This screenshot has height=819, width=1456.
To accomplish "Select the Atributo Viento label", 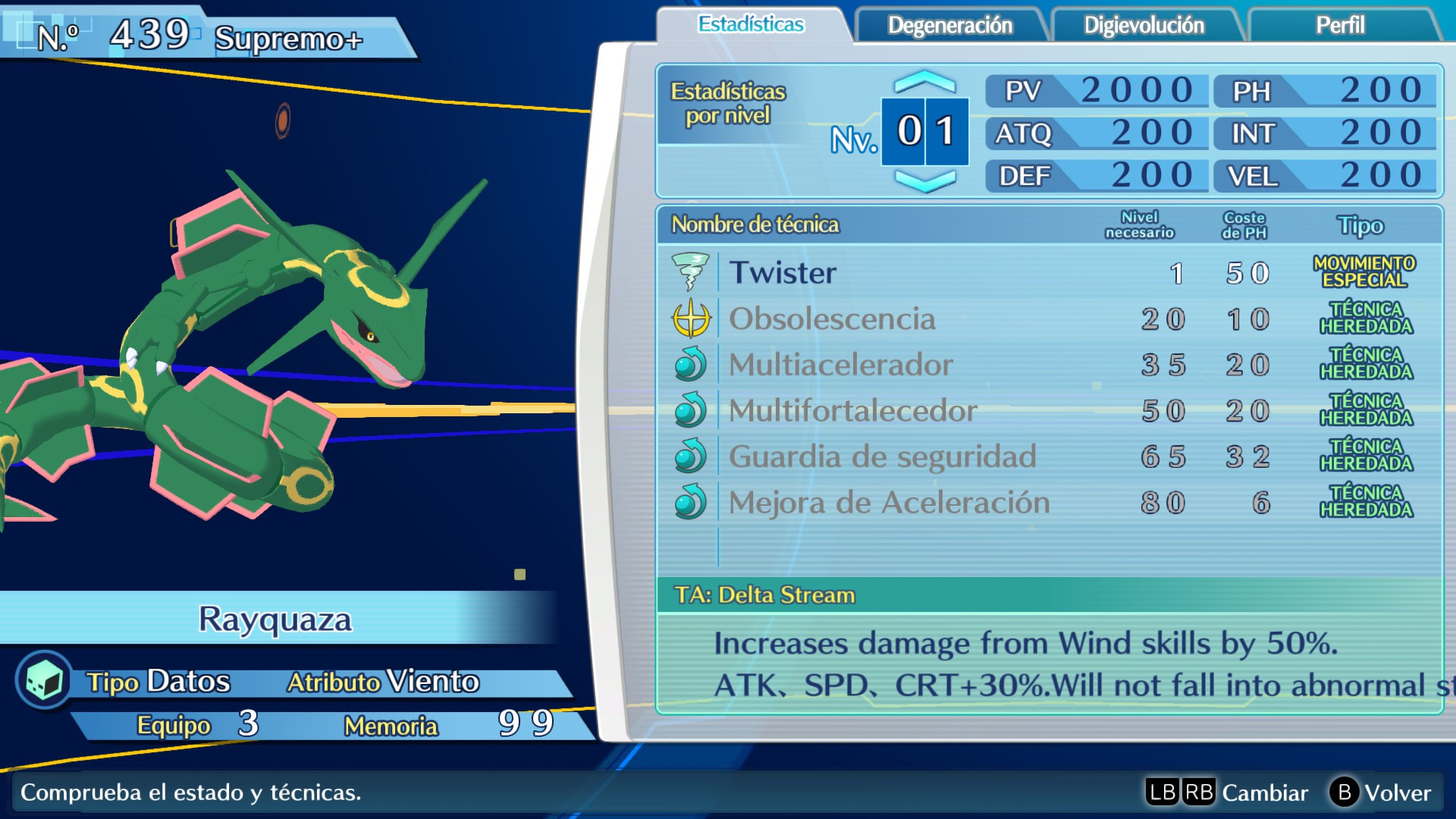I will 383,681.
